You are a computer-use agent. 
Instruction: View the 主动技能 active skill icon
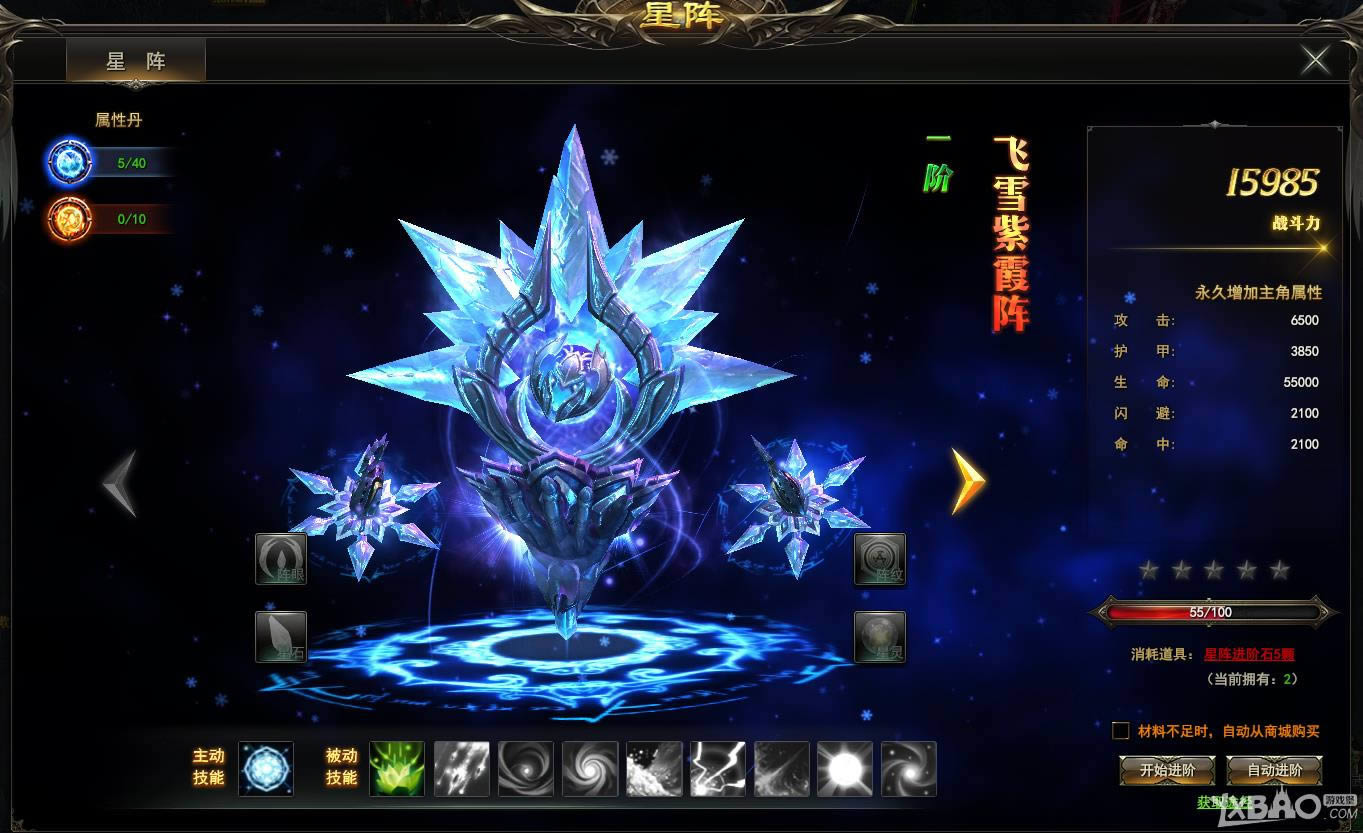tap(266, 768)
